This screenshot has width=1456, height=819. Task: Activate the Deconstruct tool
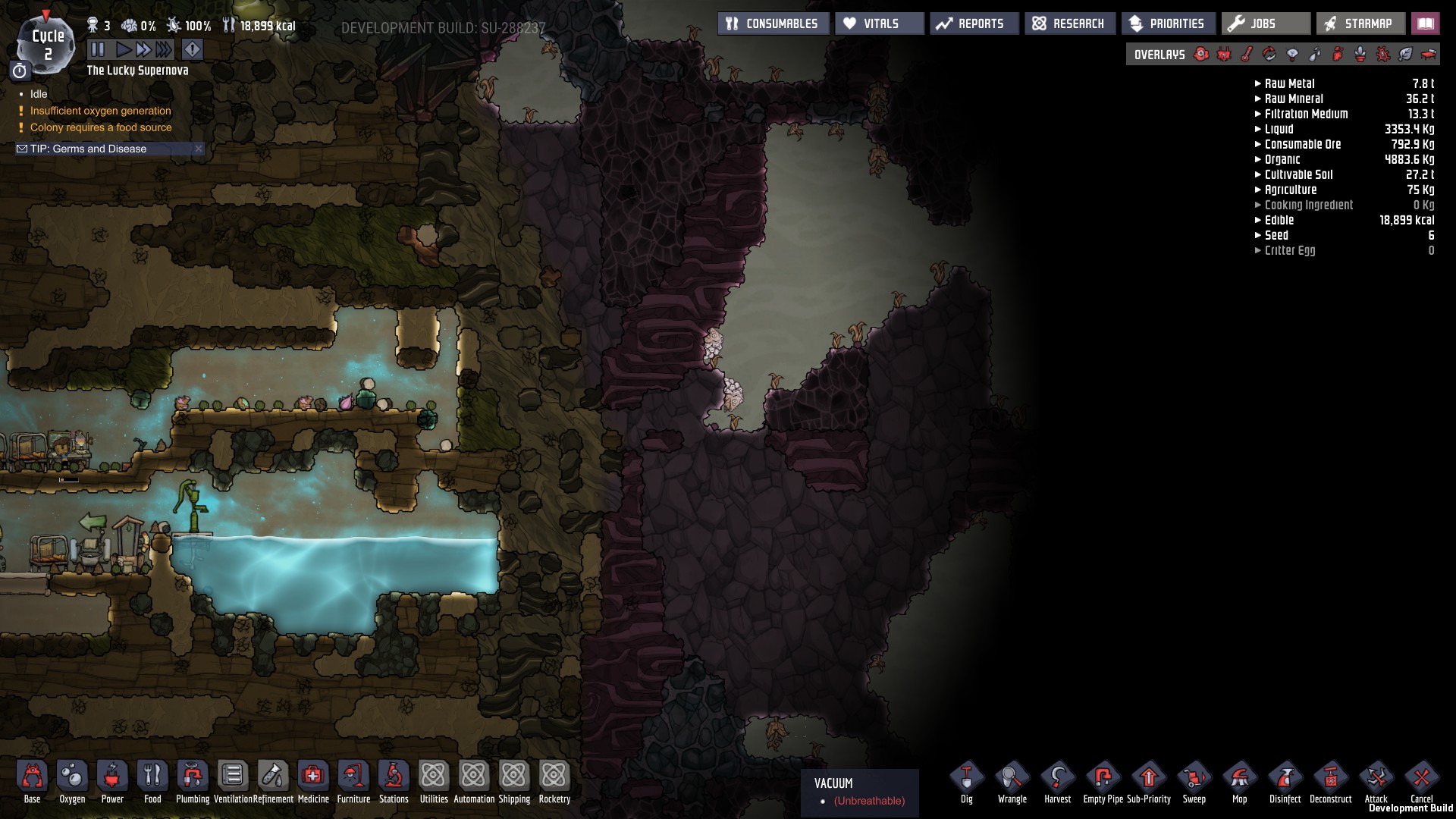(x=1330, y=780)
